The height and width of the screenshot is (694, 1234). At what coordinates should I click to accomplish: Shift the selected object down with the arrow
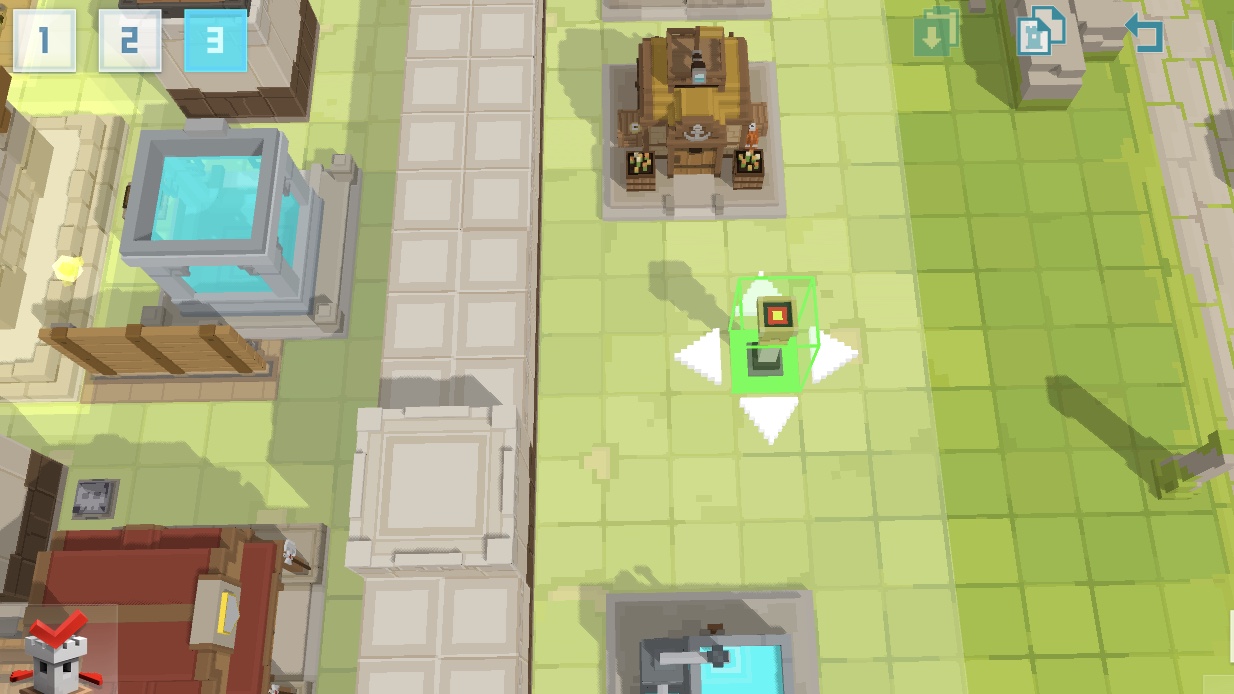tap(769, 418)
